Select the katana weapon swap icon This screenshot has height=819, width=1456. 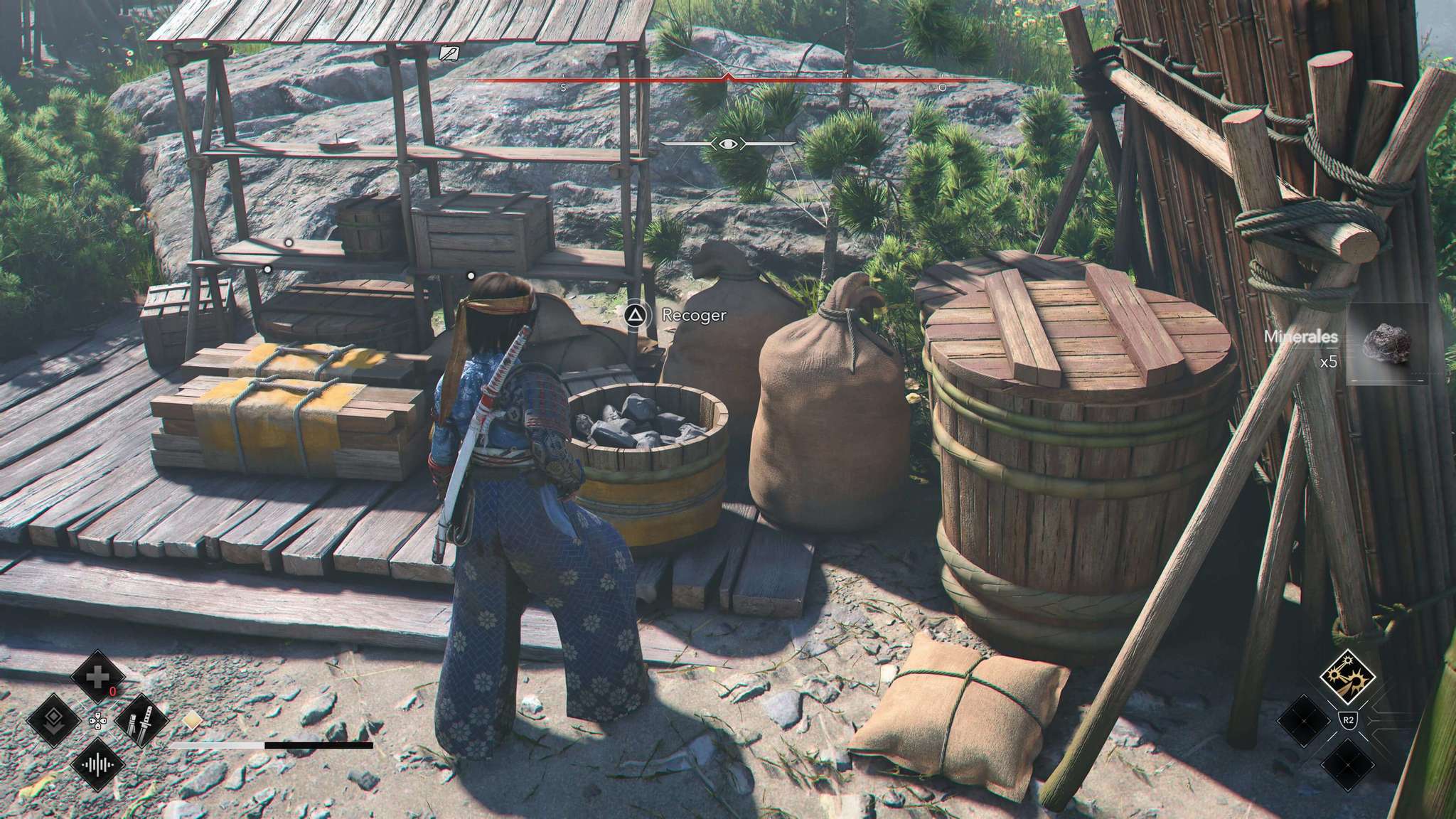pos(140,722)
